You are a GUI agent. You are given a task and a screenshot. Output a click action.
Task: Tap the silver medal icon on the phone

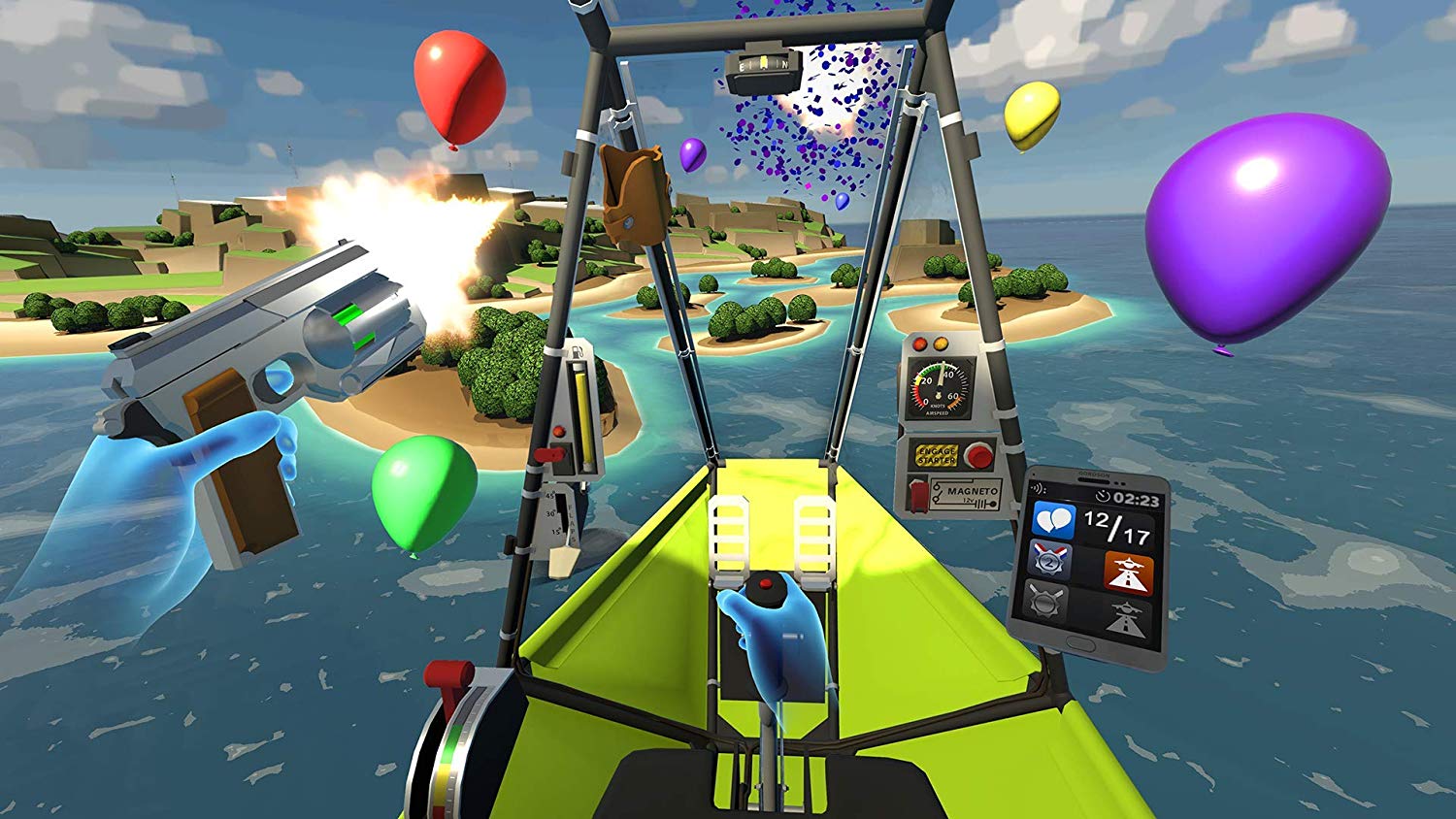pyautogui.click(x=1049, y=562)
